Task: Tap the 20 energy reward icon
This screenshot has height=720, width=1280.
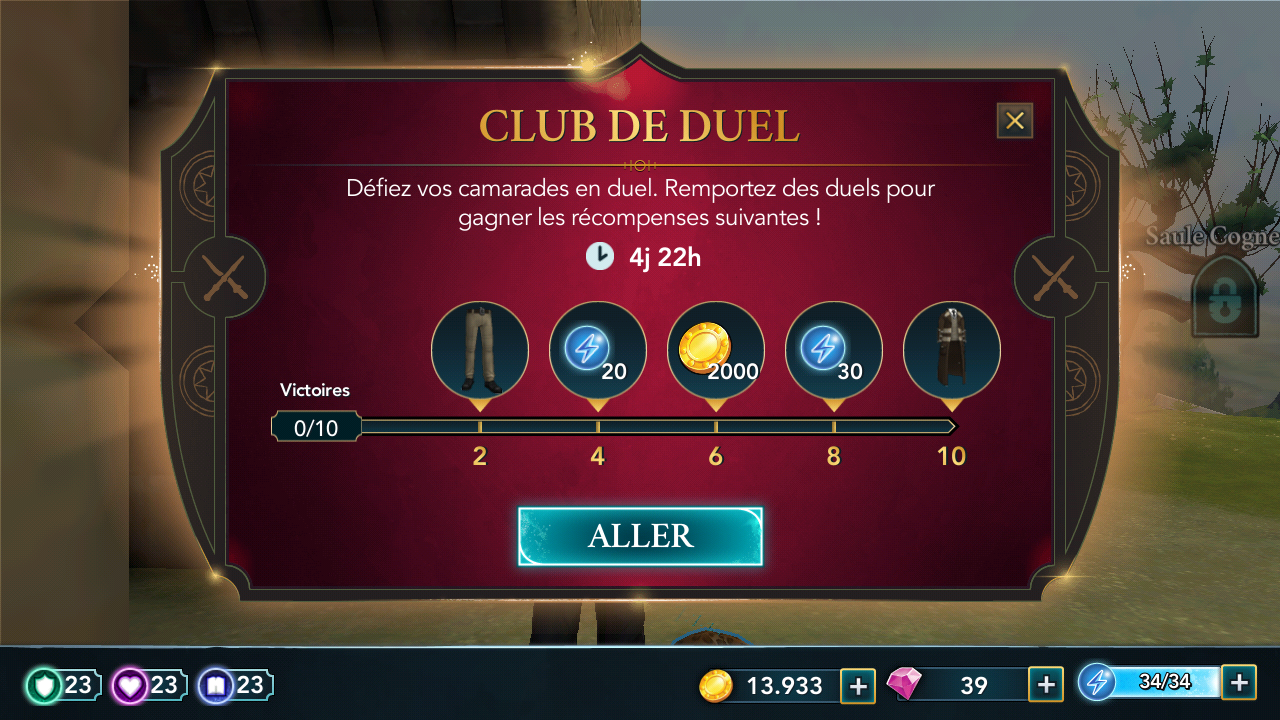Action: [x=597, y=350]
